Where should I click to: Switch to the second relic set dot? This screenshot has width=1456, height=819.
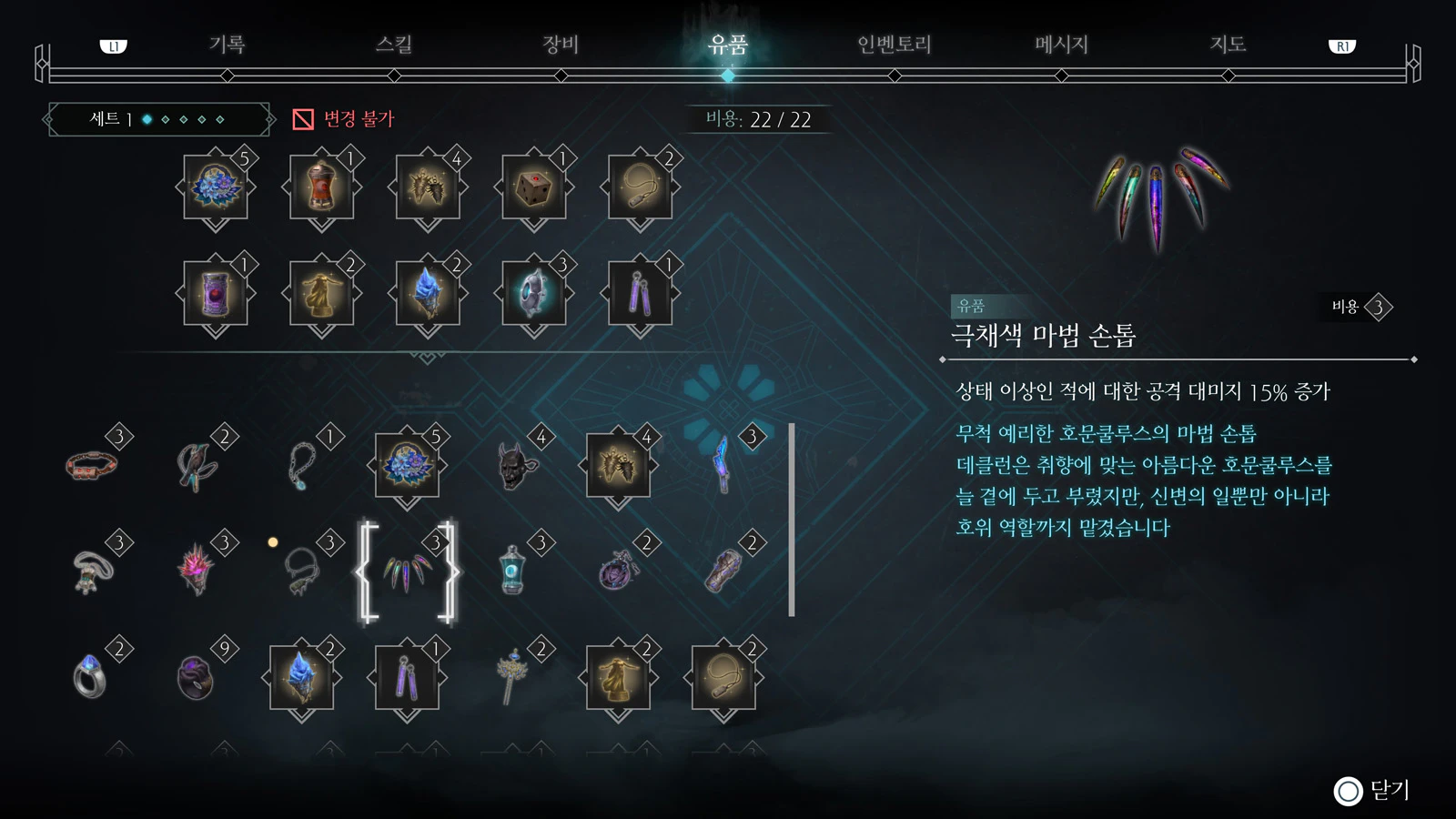click(166, 119)
